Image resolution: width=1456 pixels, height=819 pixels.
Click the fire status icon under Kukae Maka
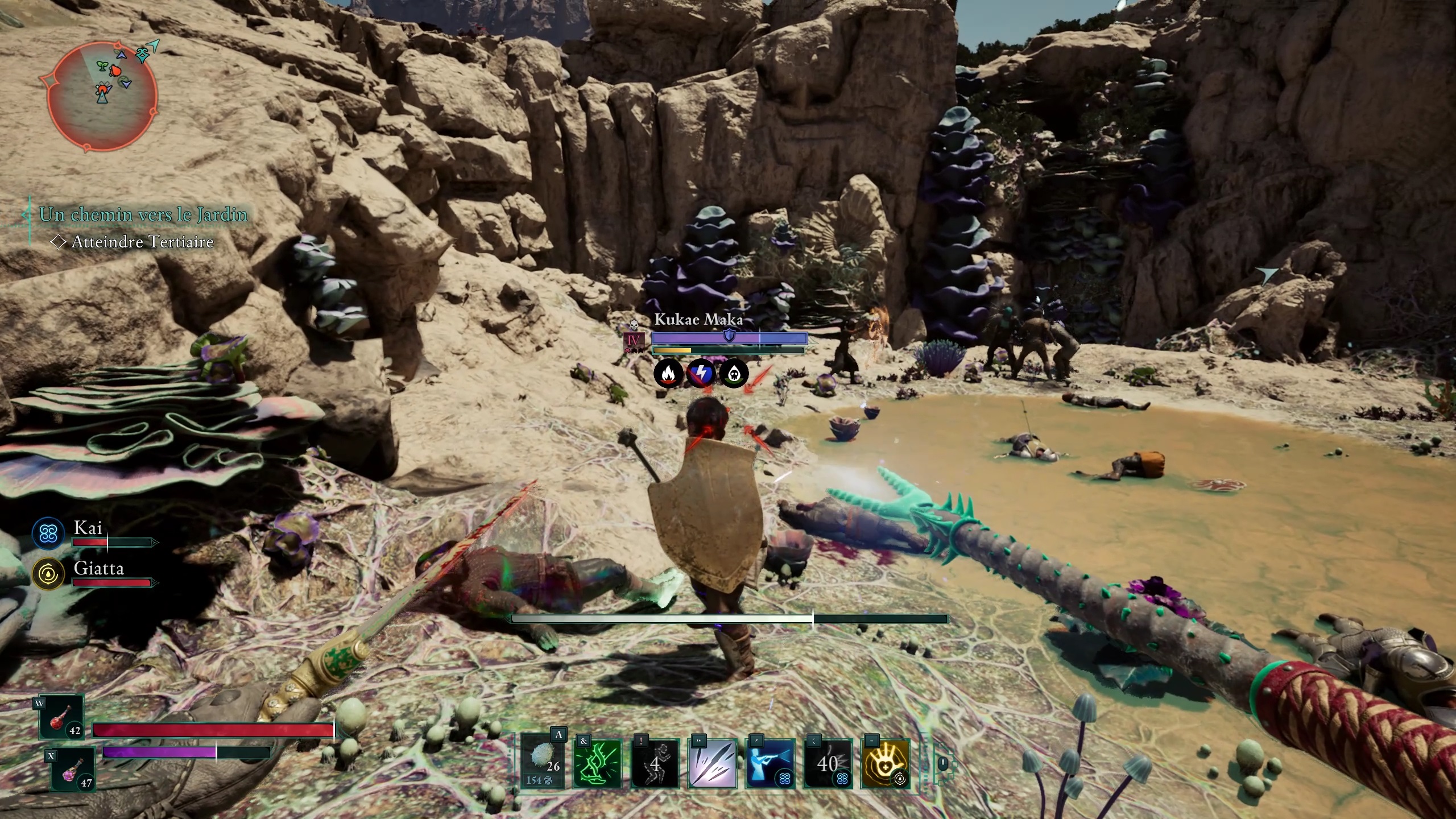(x=668, y=374)
